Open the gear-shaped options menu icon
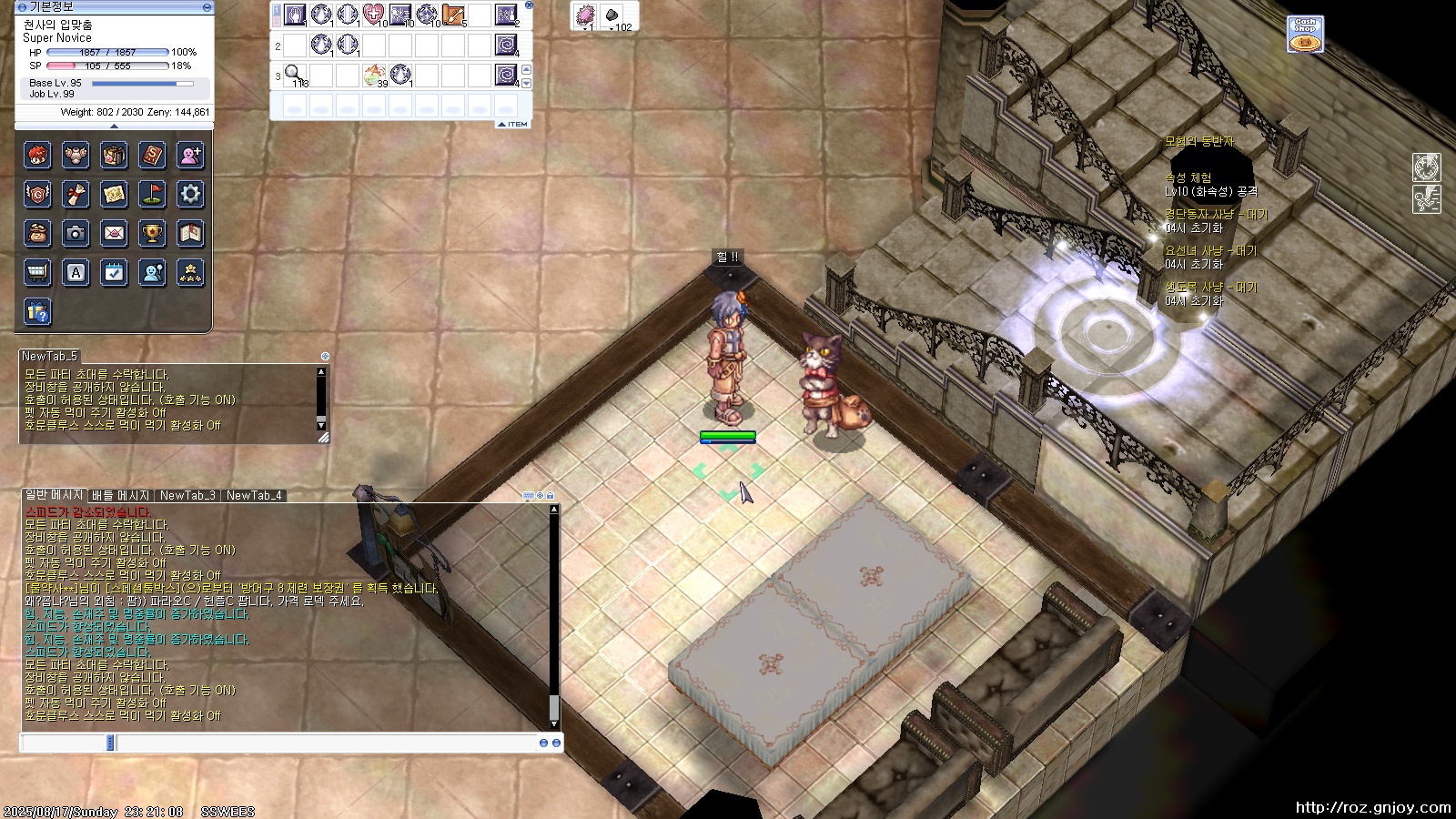1456x819 pixels. [x=190, y=194]
